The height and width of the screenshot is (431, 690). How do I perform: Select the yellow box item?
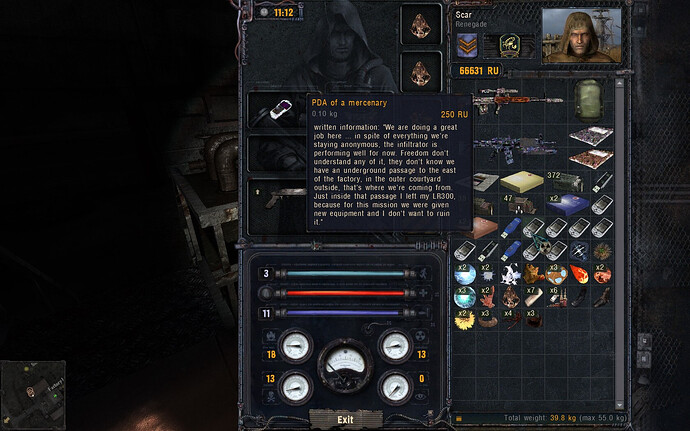tap(521, 181)
